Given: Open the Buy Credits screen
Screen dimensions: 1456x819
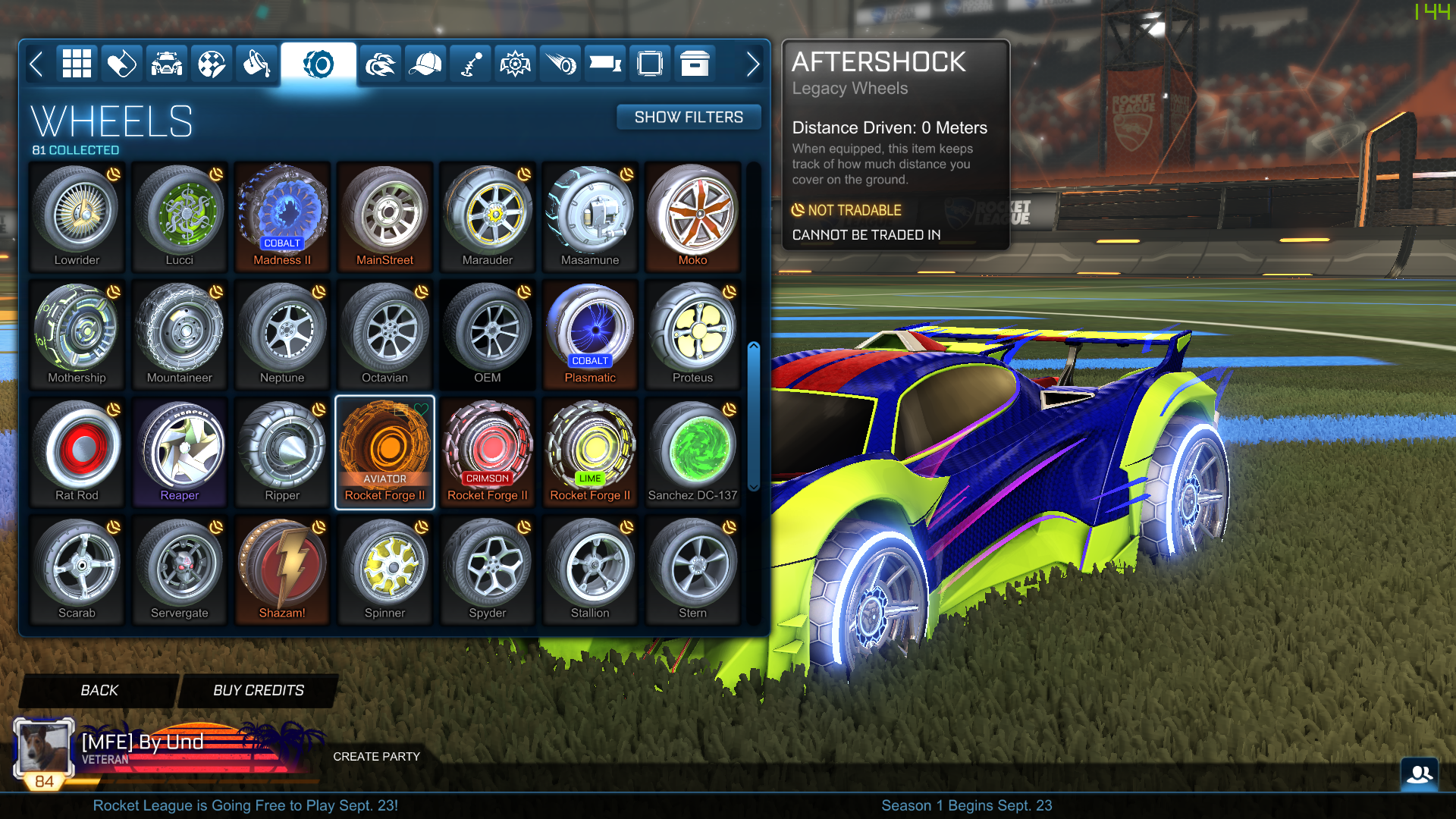Looking at the screenshot, I should click(x=257, y=690).
